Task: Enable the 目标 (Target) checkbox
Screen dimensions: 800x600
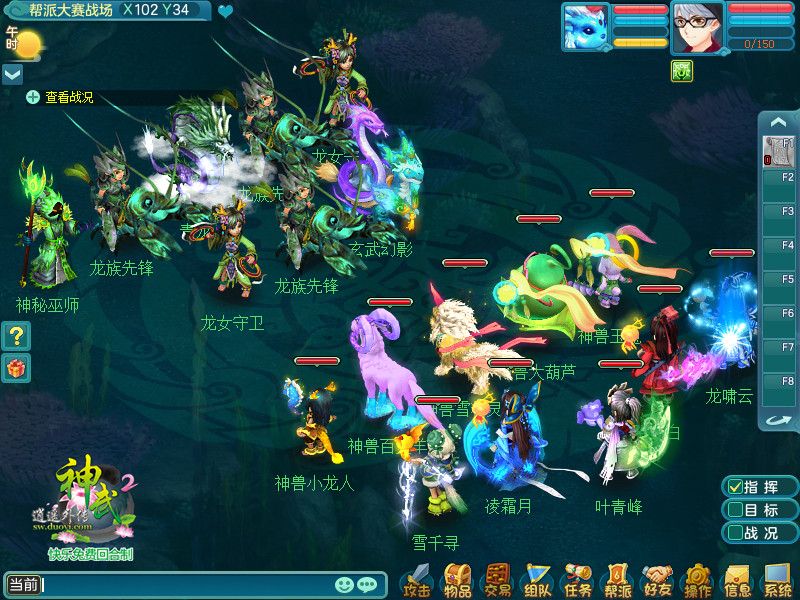Action: pyautogui.click(x=735, y=510)
